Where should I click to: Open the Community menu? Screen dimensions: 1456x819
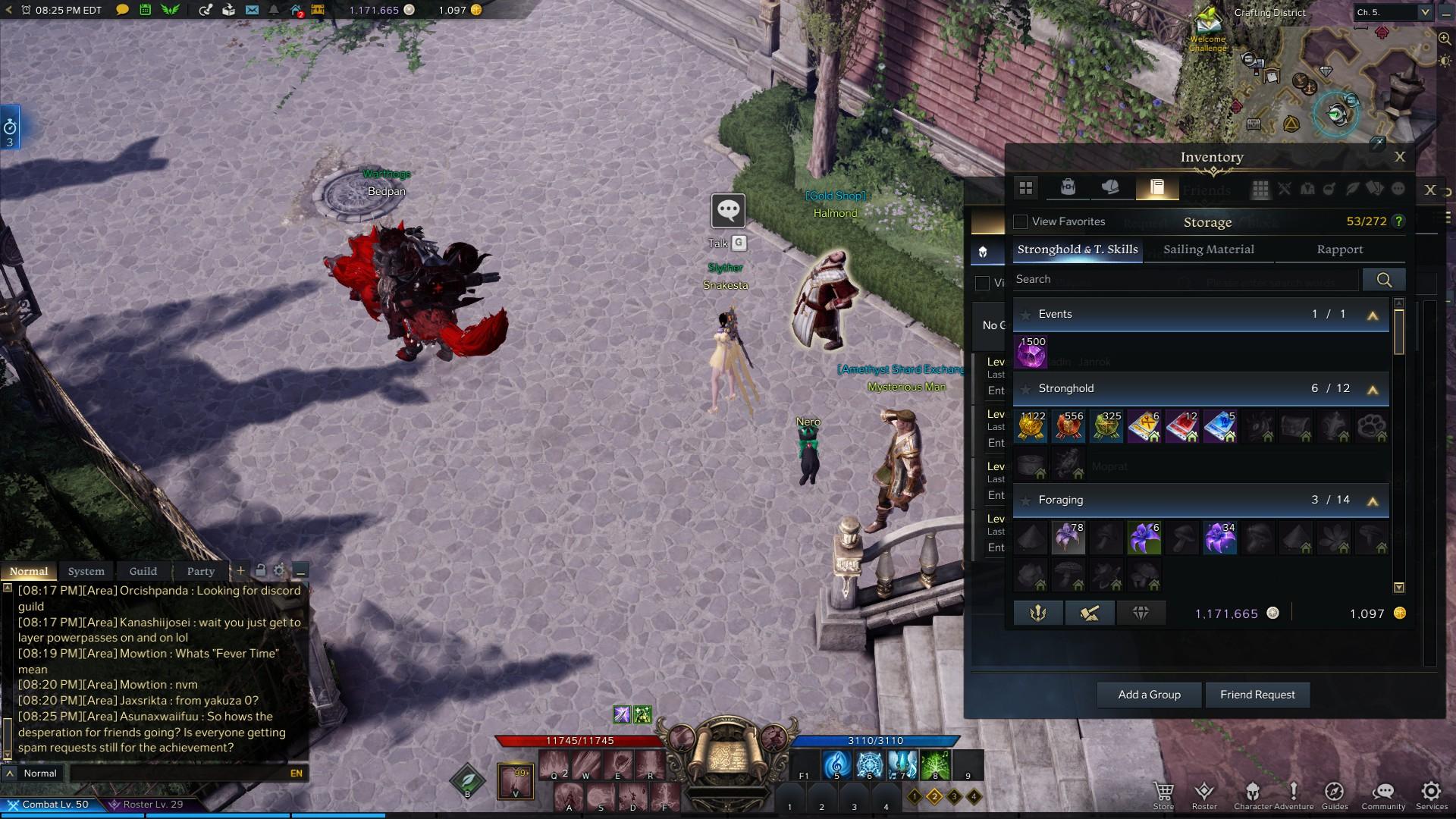point(1383,795)
